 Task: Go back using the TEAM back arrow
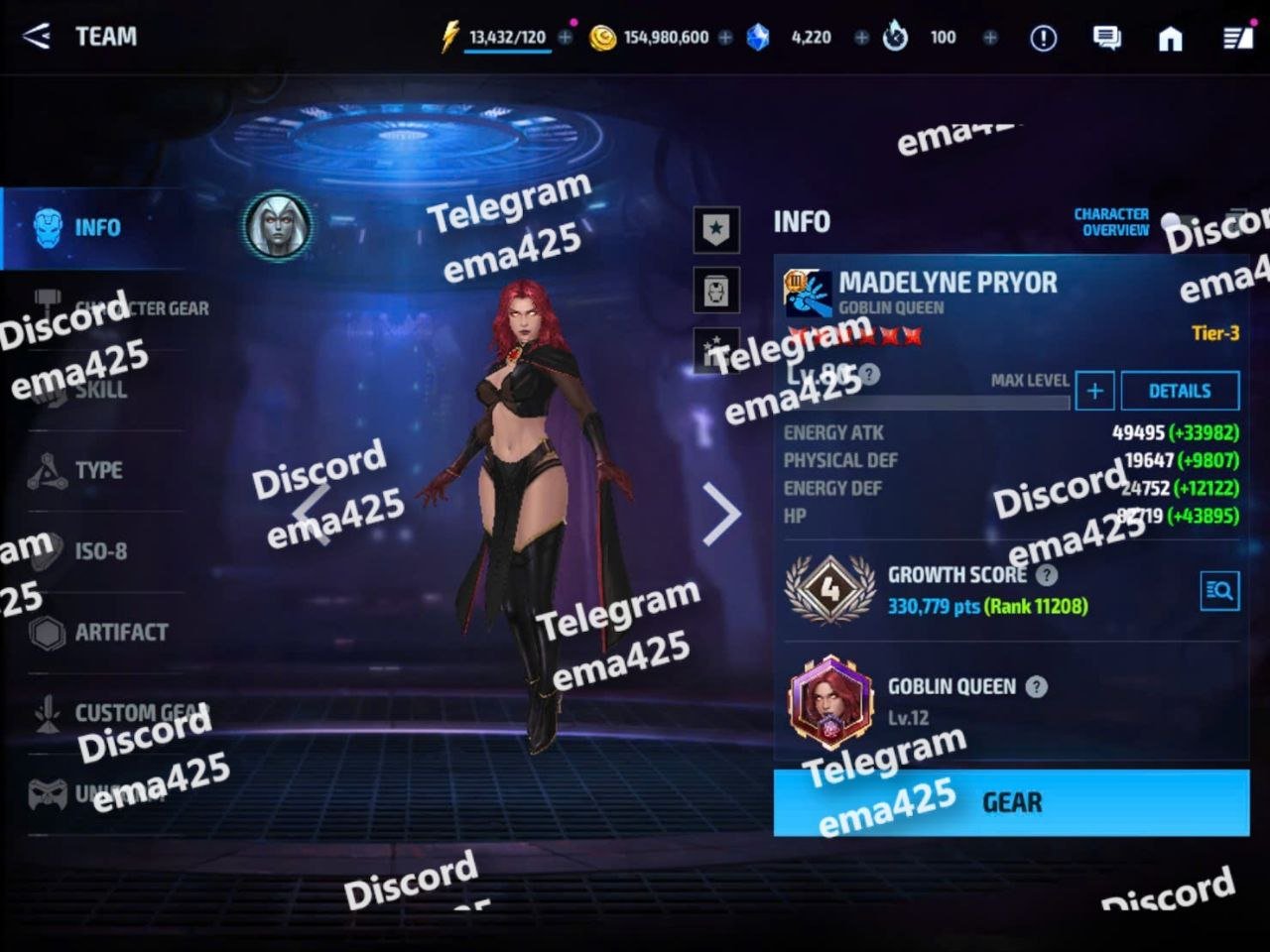(37, 37)
